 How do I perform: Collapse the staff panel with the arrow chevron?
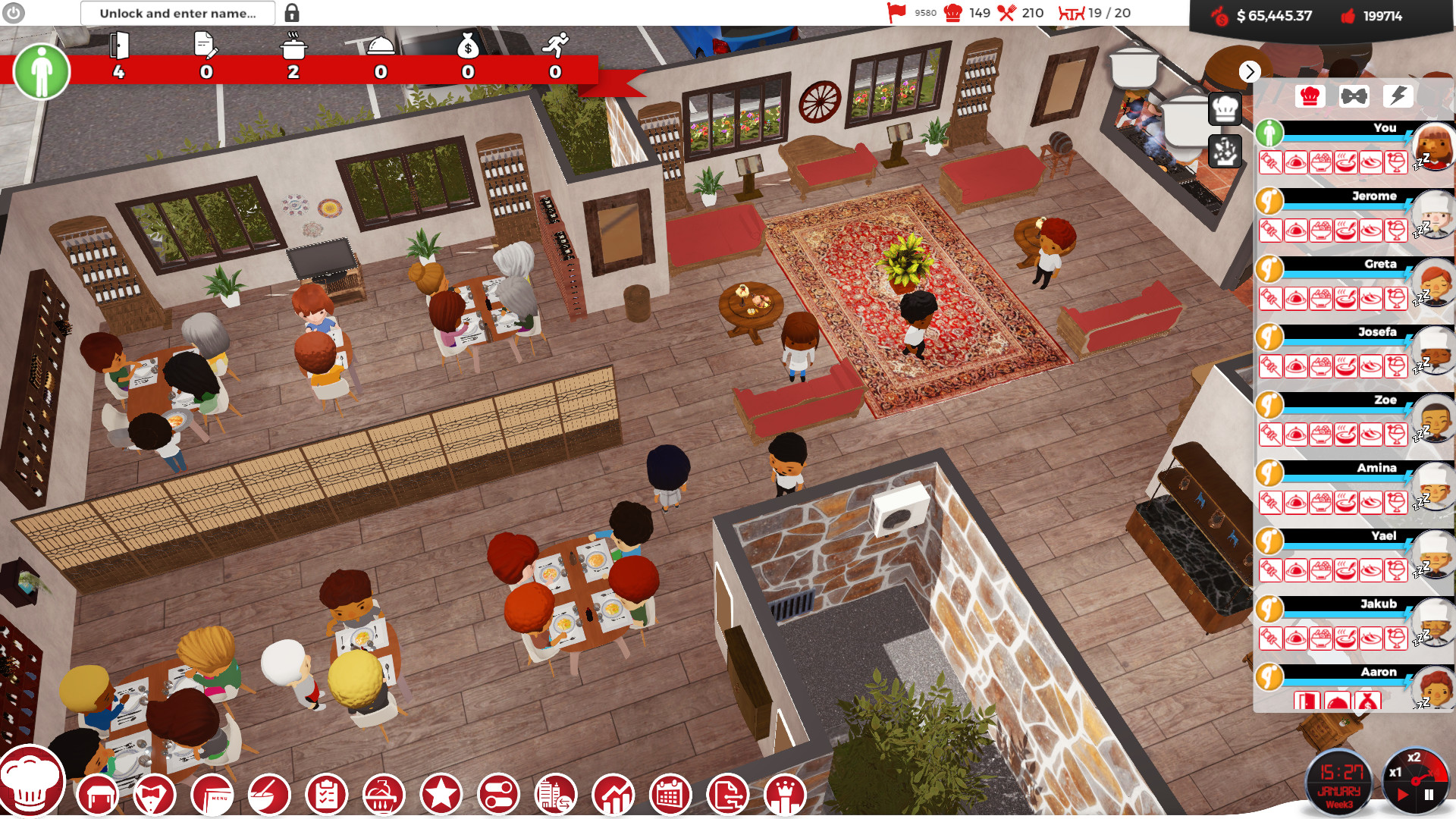1249,73
